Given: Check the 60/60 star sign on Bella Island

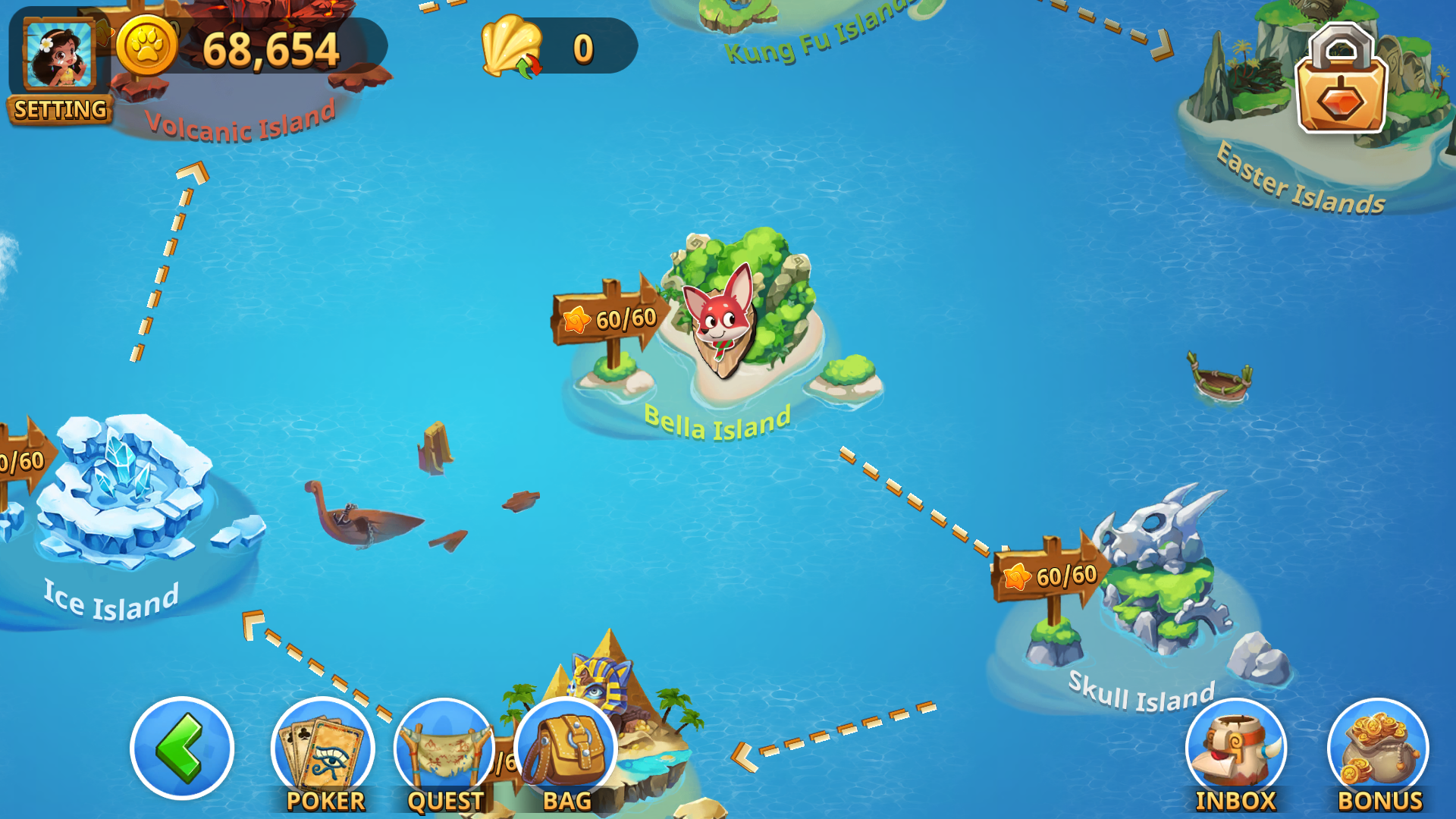Looking at the screenshot, I should 607,318.
